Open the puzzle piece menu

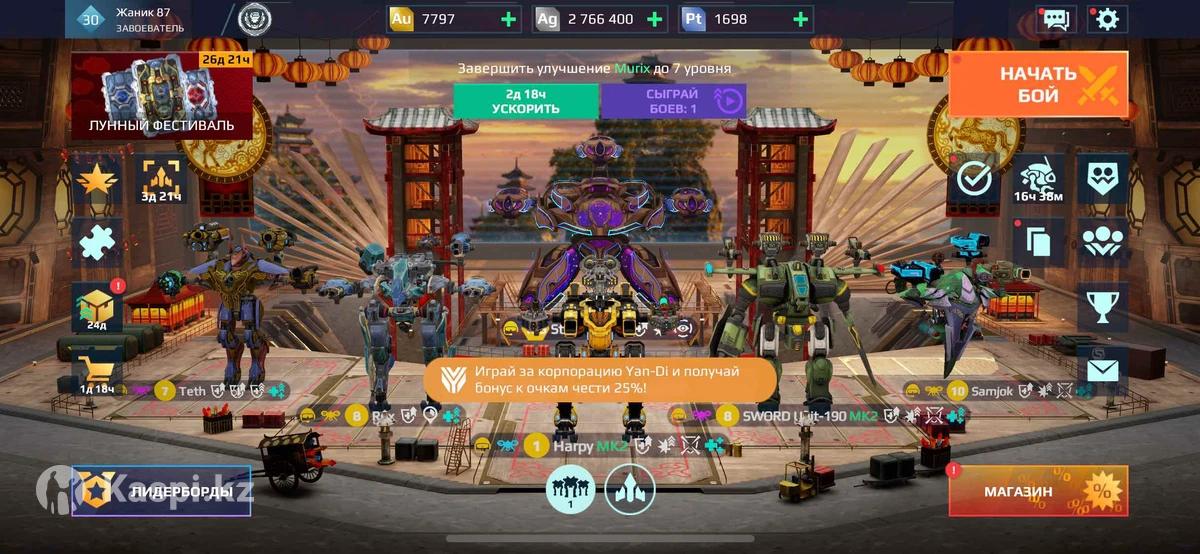click(98, 242)
